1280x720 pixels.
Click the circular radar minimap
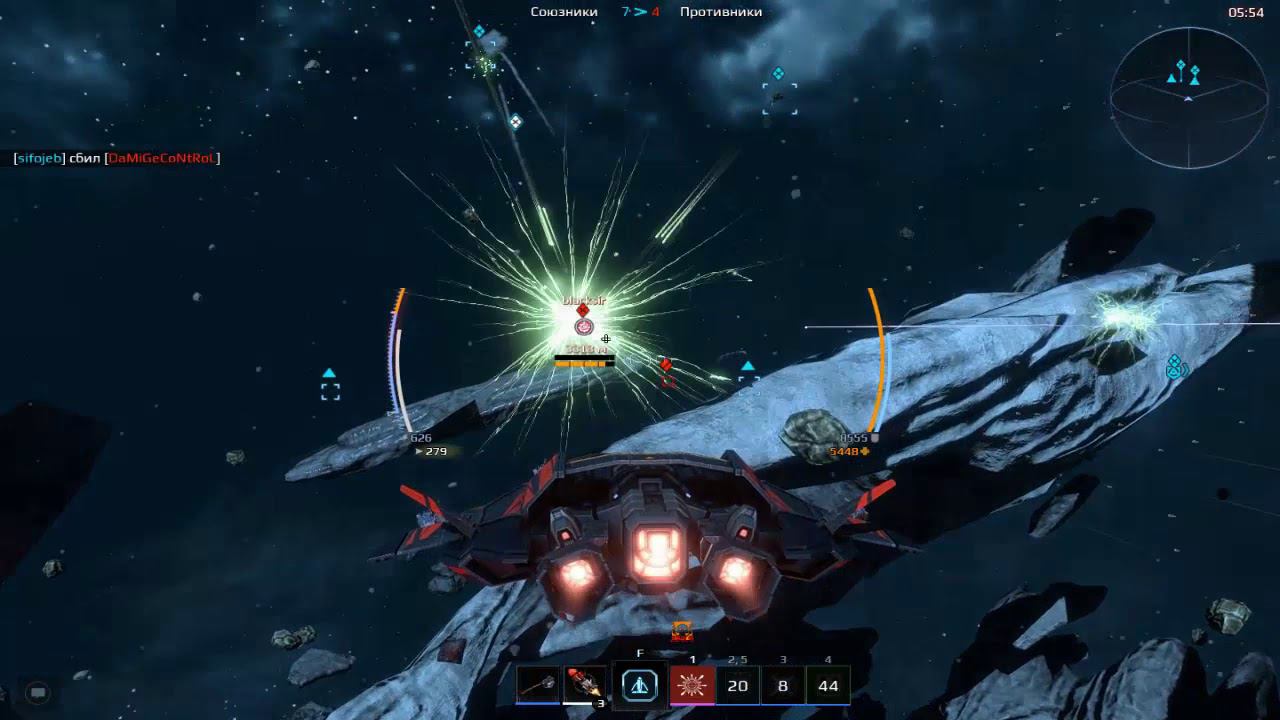(1188, 97)
